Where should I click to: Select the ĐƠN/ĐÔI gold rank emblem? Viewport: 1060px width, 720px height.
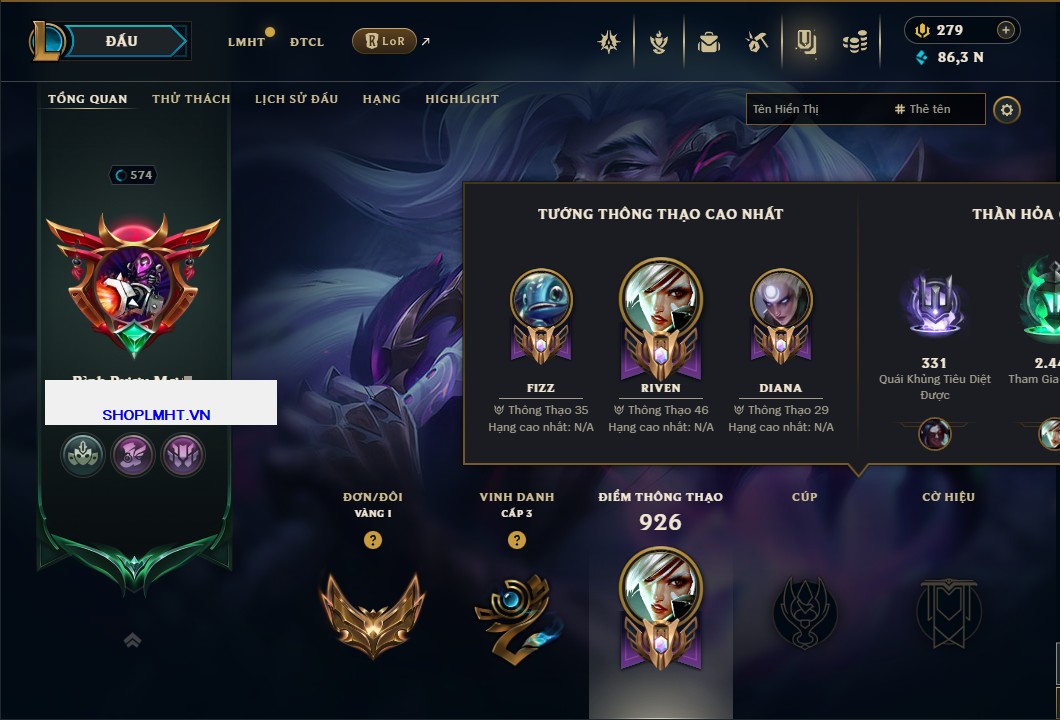click(372, 610)
